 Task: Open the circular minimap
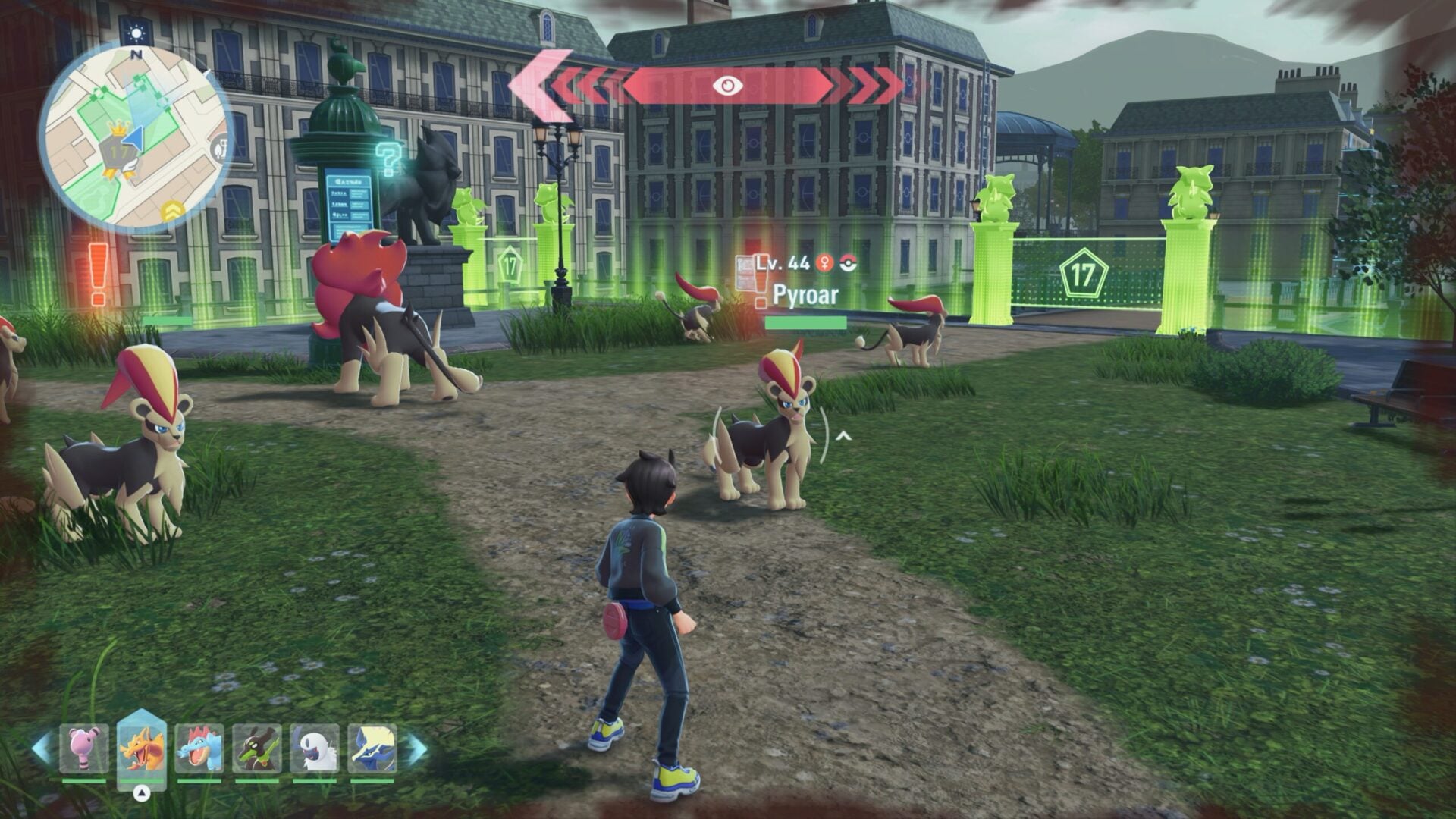tap(135, 136)
